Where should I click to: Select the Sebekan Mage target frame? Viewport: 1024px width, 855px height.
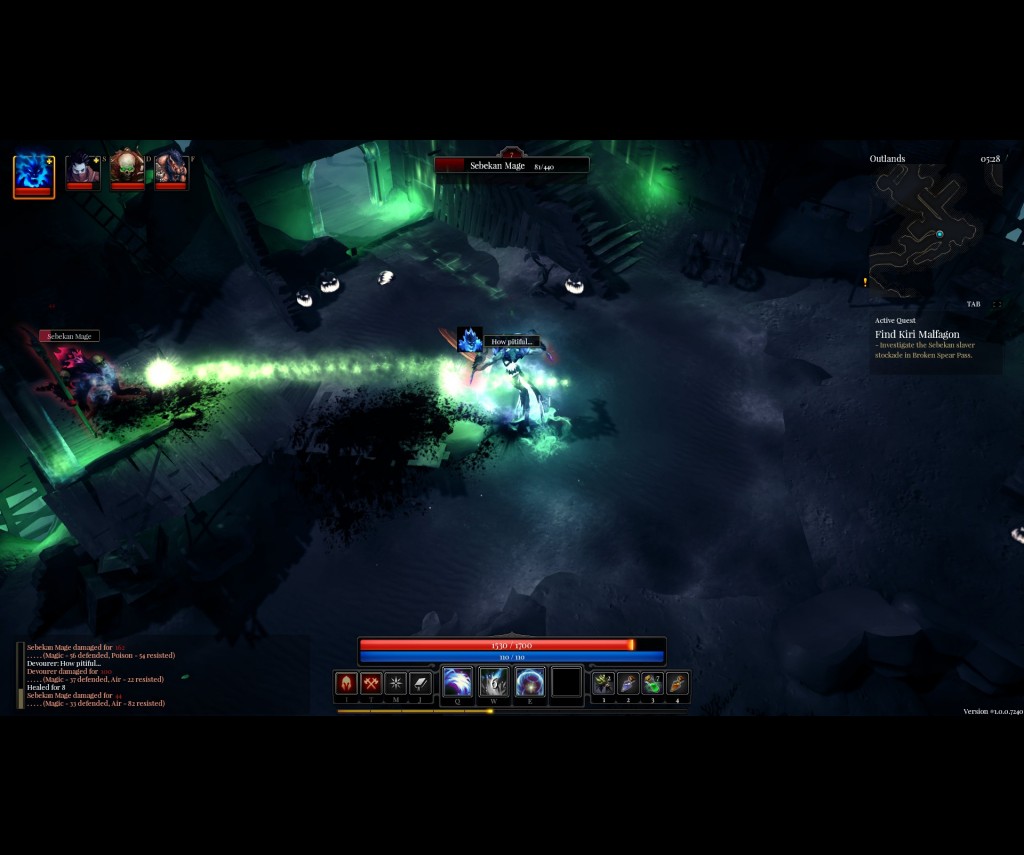pos(511,165)
